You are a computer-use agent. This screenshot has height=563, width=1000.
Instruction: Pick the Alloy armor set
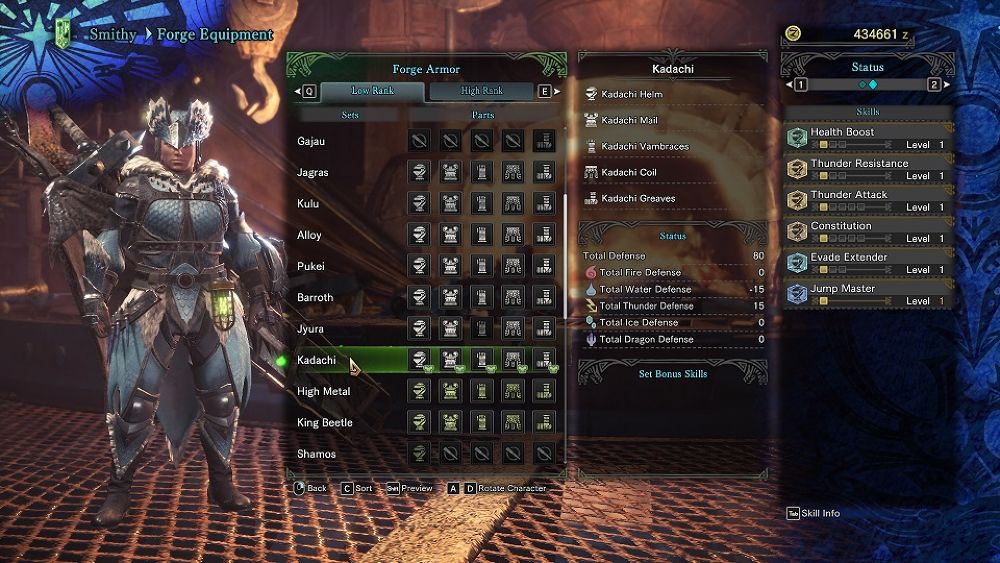click(x=309, y=235)
